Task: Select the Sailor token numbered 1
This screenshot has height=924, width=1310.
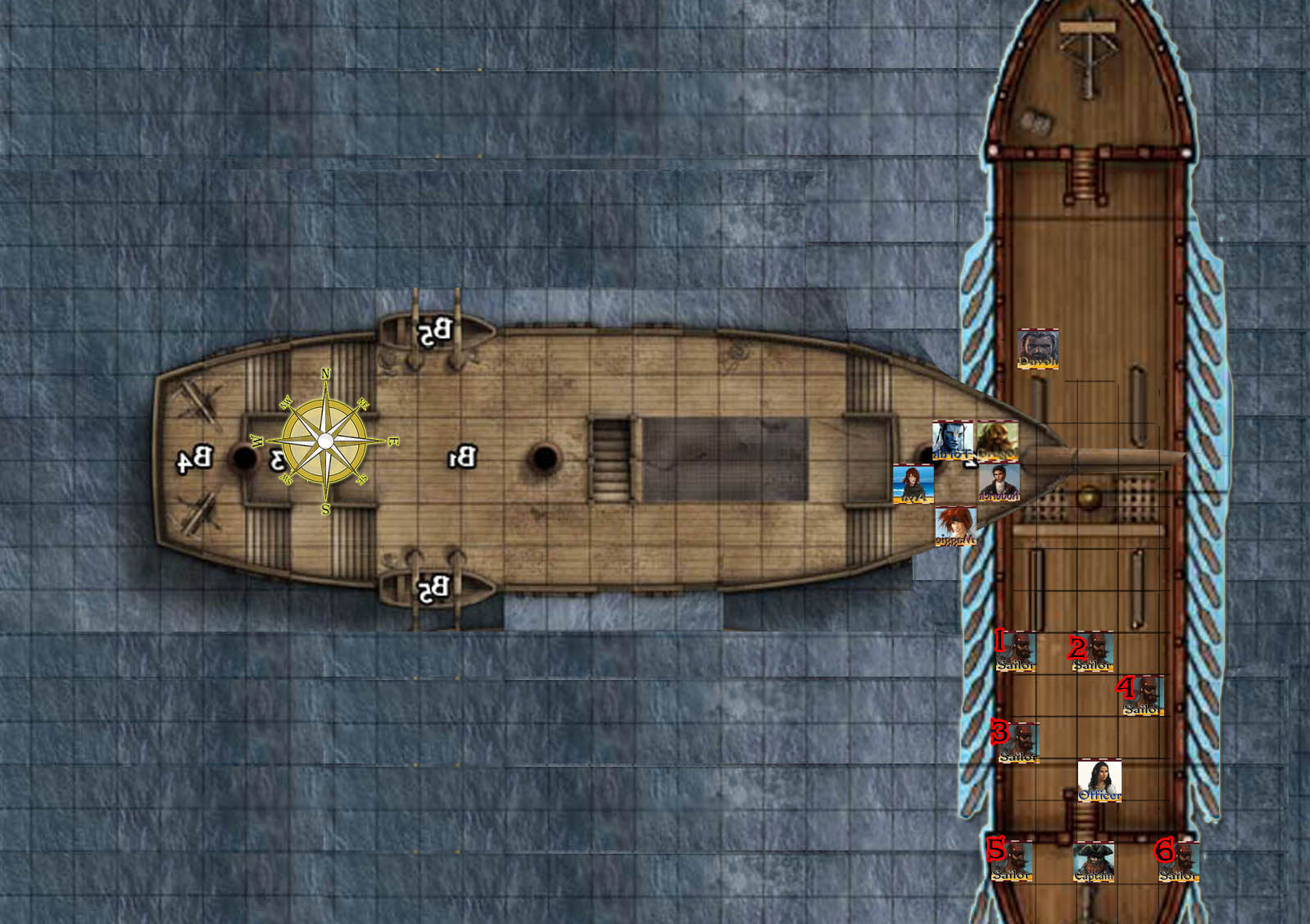Action: [x=1016, y=652]
